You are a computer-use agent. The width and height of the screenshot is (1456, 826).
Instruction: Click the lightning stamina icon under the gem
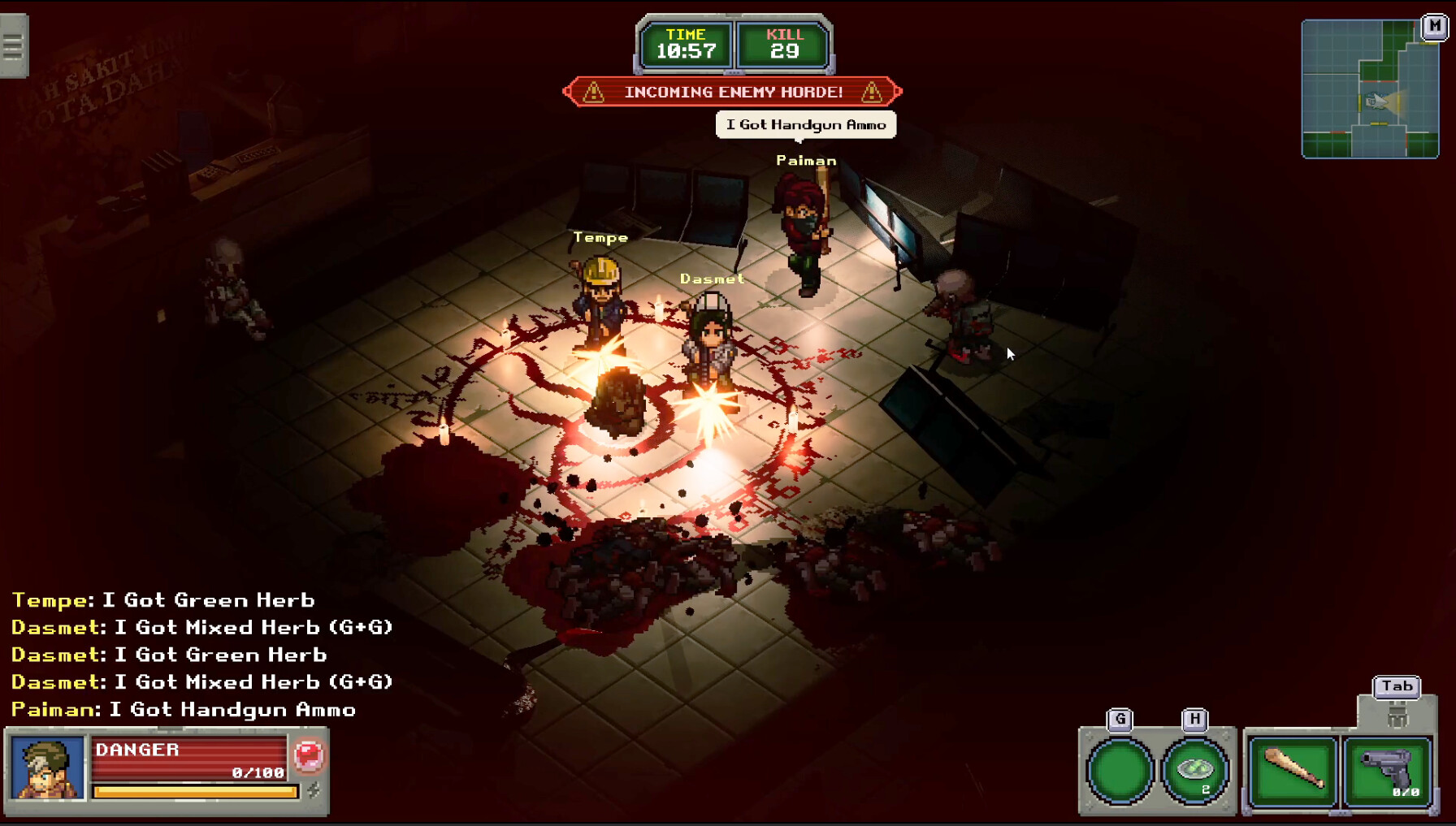312,788
